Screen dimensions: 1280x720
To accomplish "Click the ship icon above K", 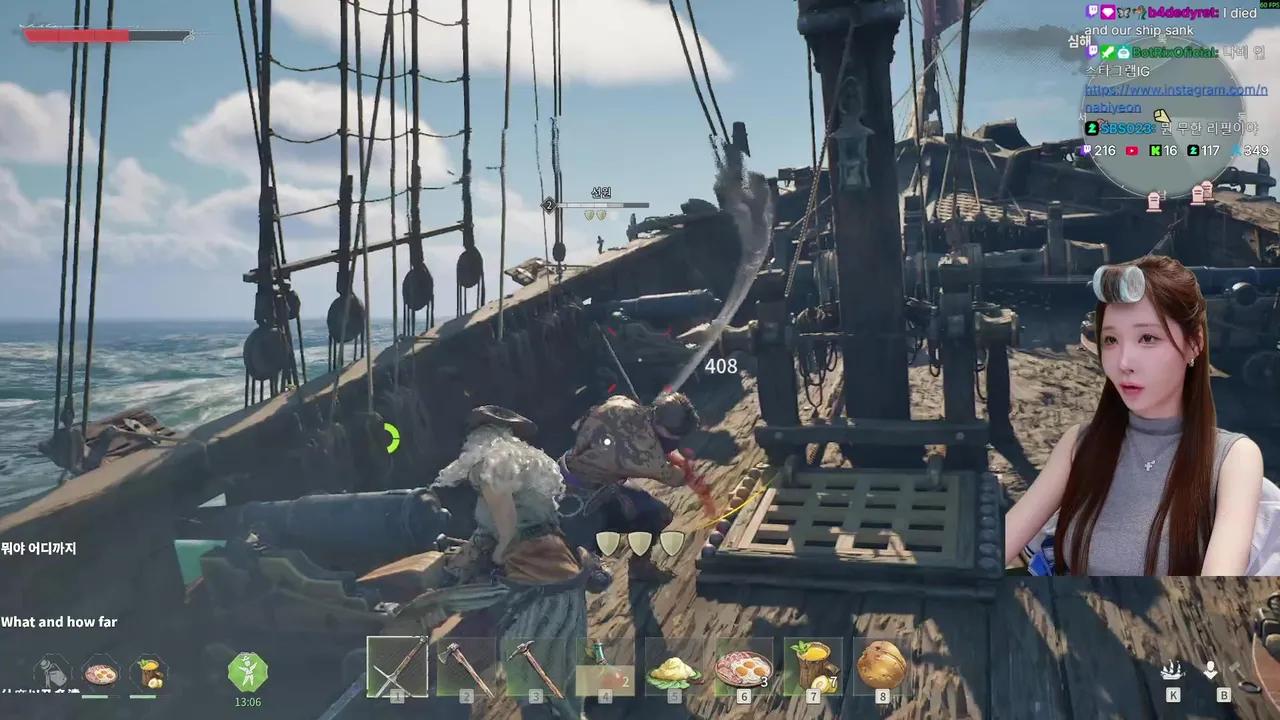I will tap(1173, 670).
